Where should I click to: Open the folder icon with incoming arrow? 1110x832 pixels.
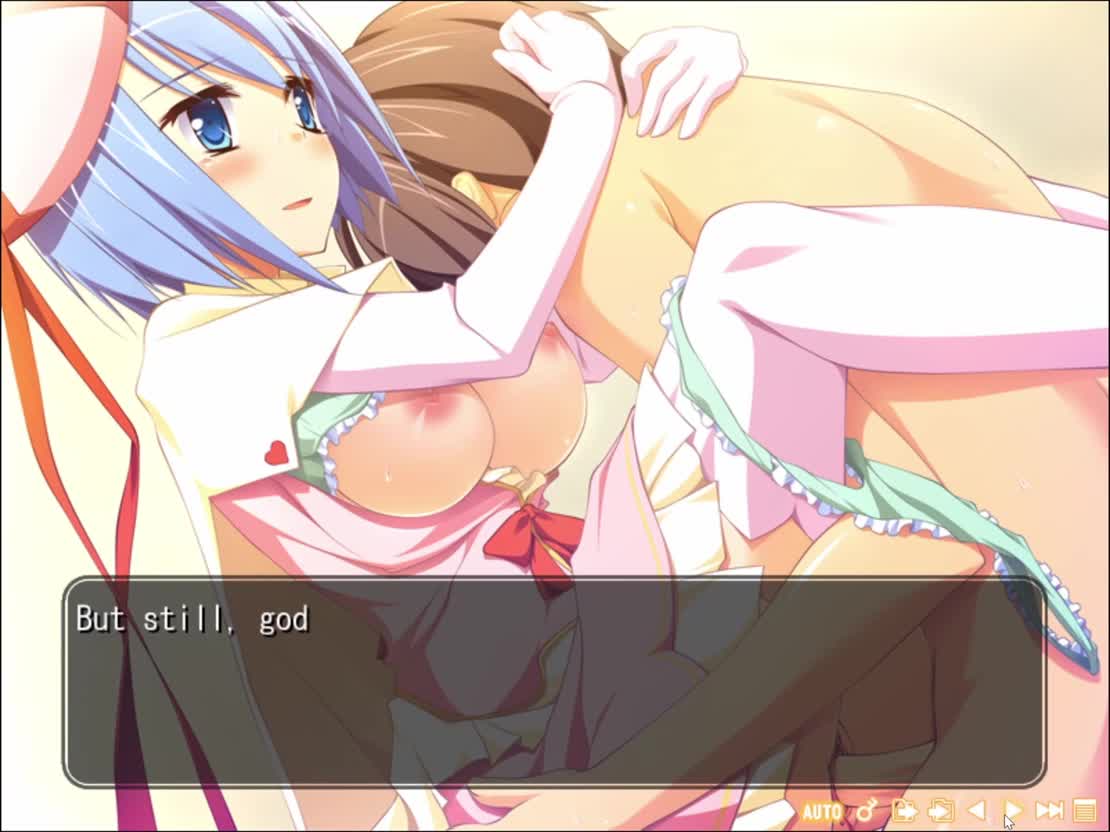[x=940, y=810]
